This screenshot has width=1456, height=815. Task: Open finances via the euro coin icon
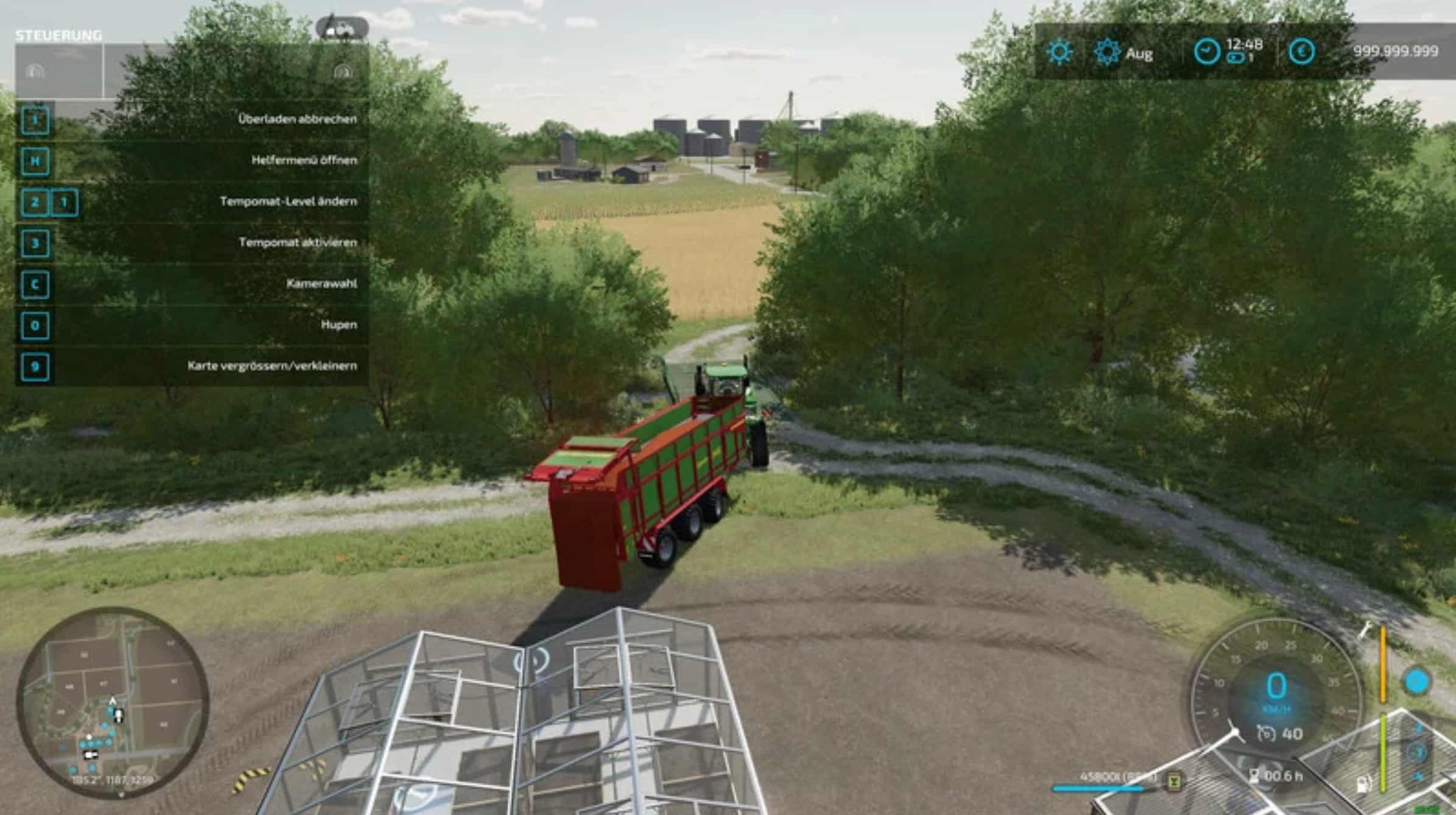click(x=1301, y=52)
